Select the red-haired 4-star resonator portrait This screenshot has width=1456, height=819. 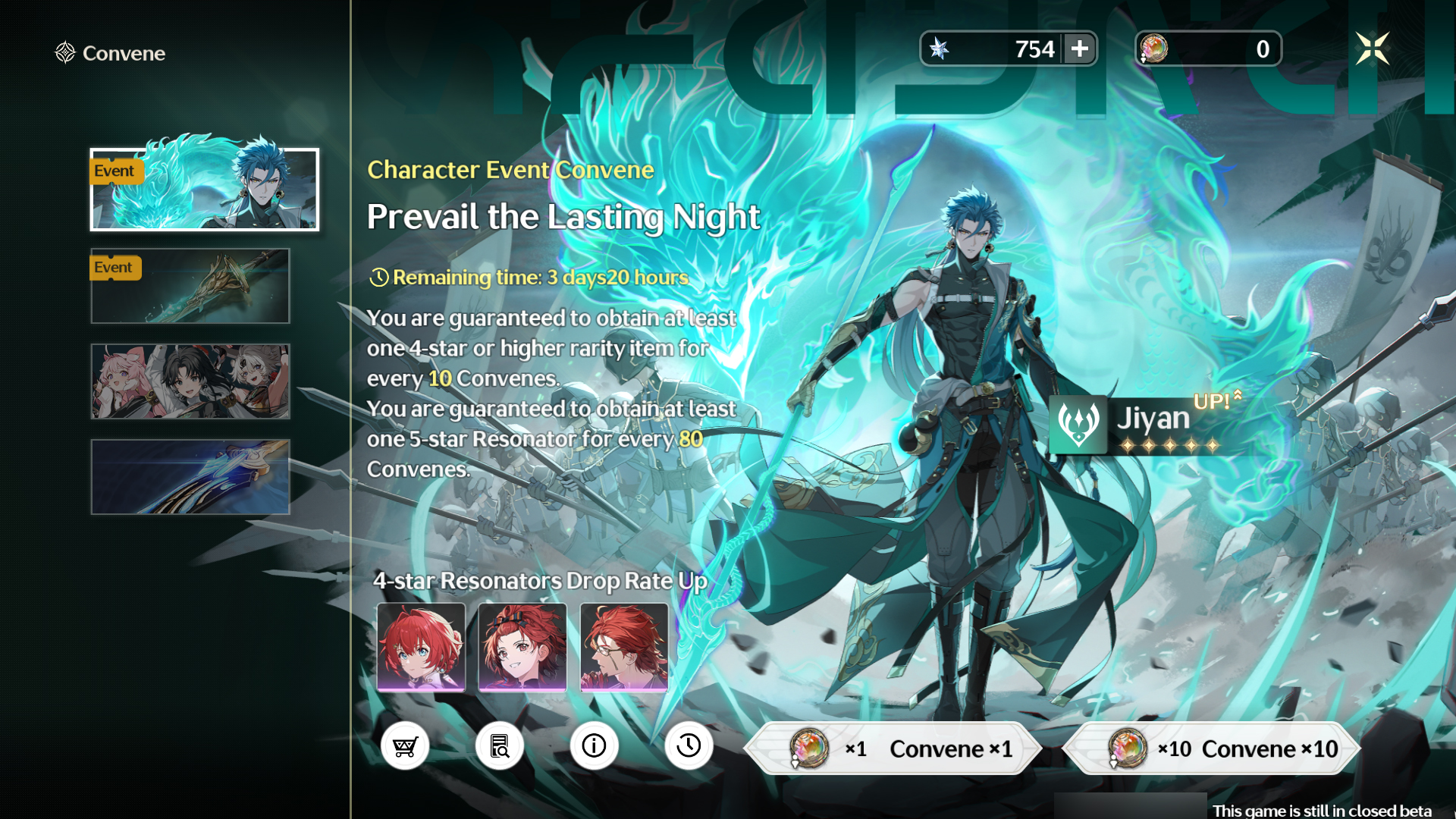pos(421,646)
